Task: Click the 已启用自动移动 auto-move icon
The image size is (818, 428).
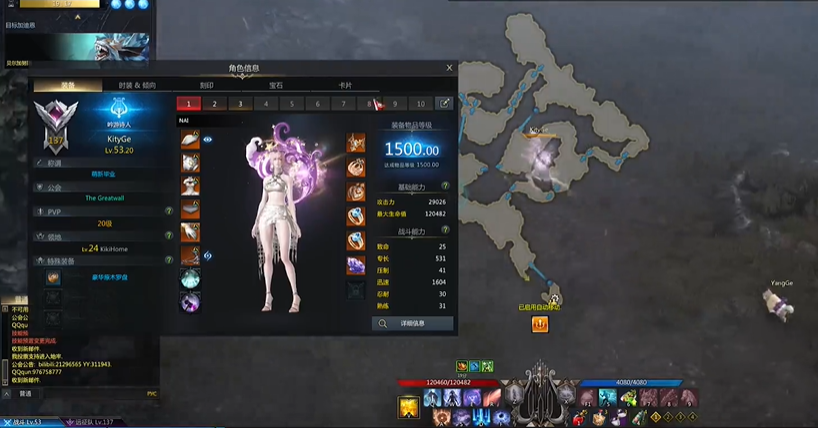Action: [539, 325]
